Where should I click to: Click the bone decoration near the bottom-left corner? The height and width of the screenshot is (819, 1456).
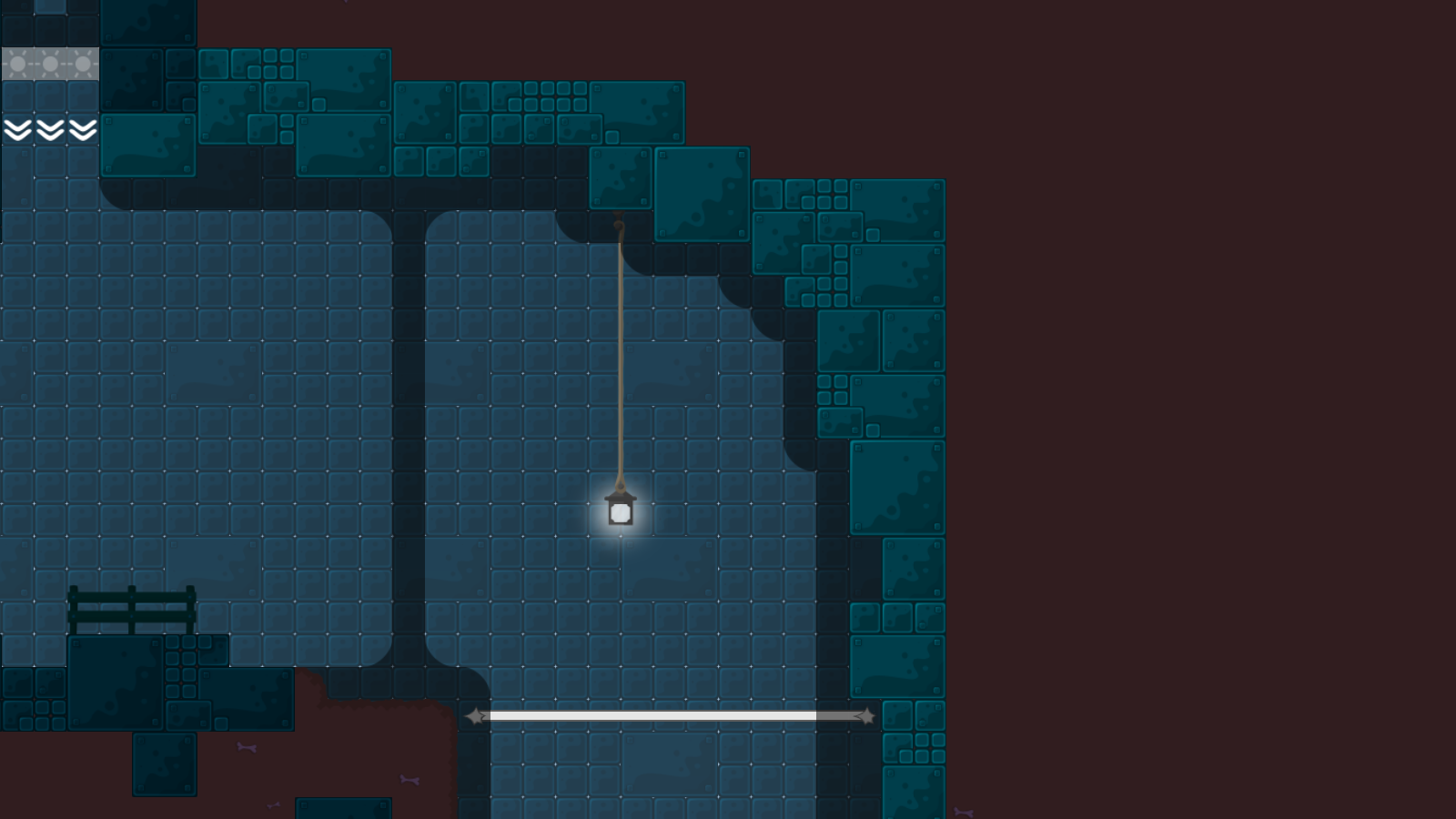(247, 747)
